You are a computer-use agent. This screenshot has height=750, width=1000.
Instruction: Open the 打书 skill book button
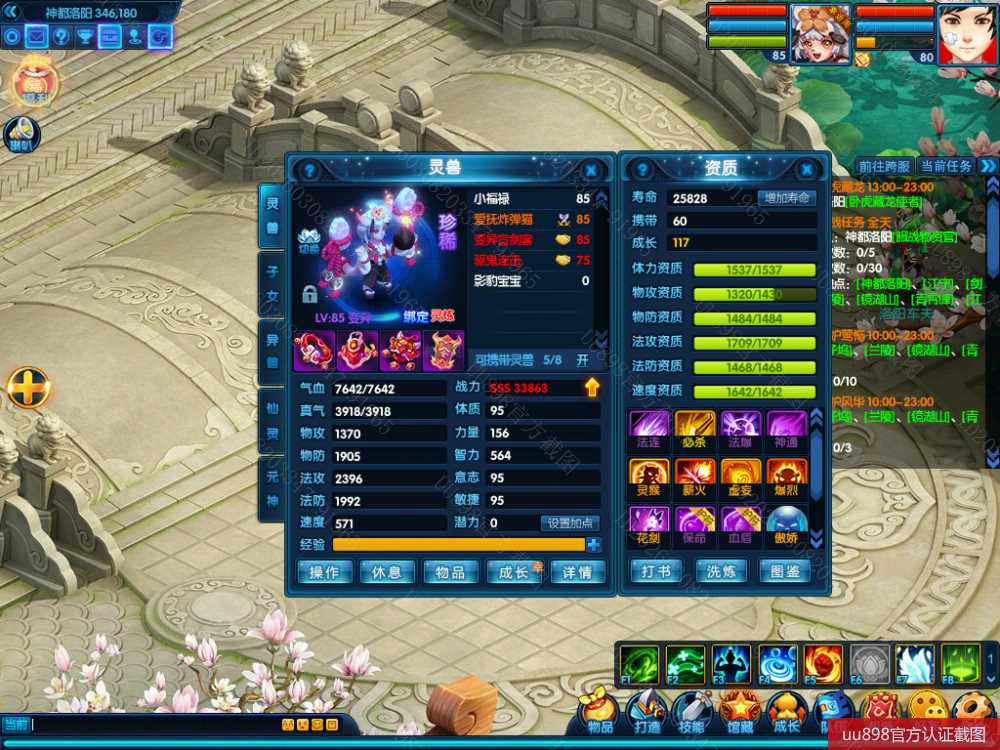[657, 571]
